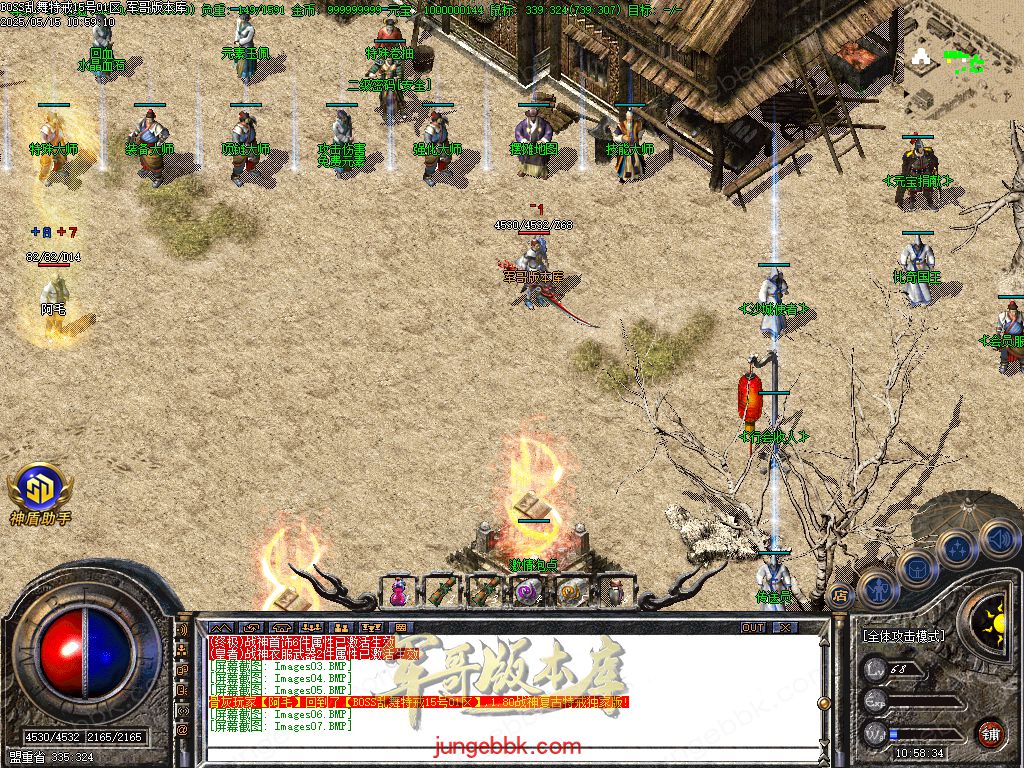Open the 神盾助手 helper icon

[x=40, y=490]
